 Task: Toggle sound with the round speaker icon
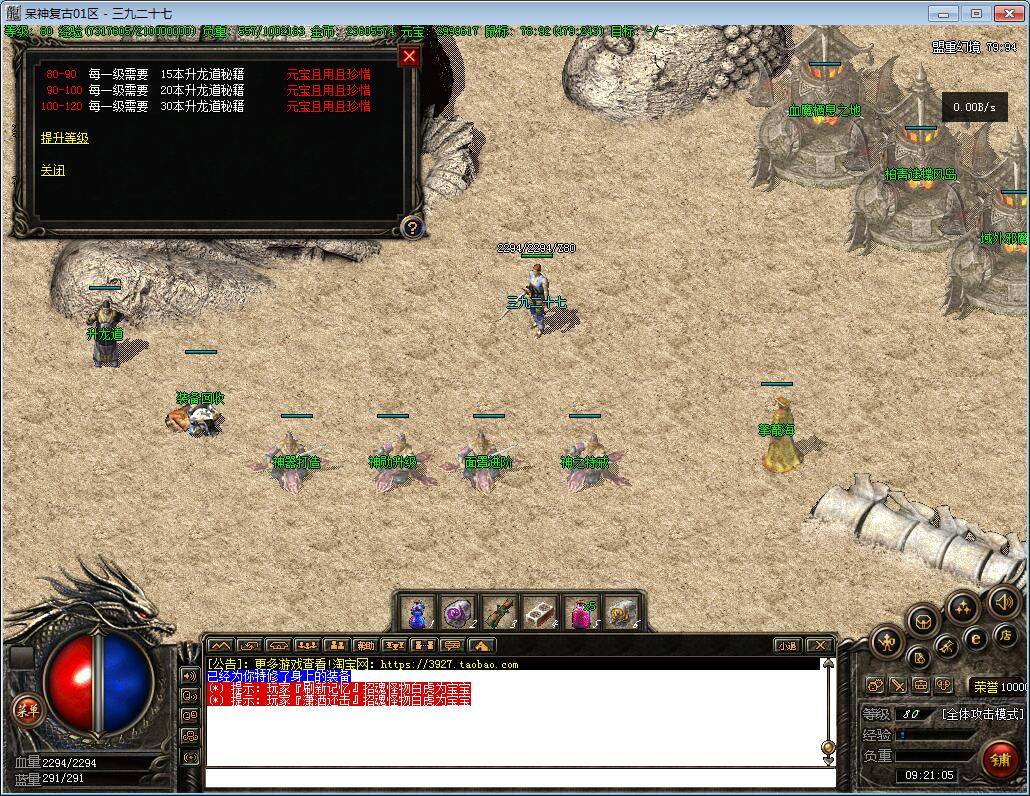pyautogui.click(x=1003, y=602)
